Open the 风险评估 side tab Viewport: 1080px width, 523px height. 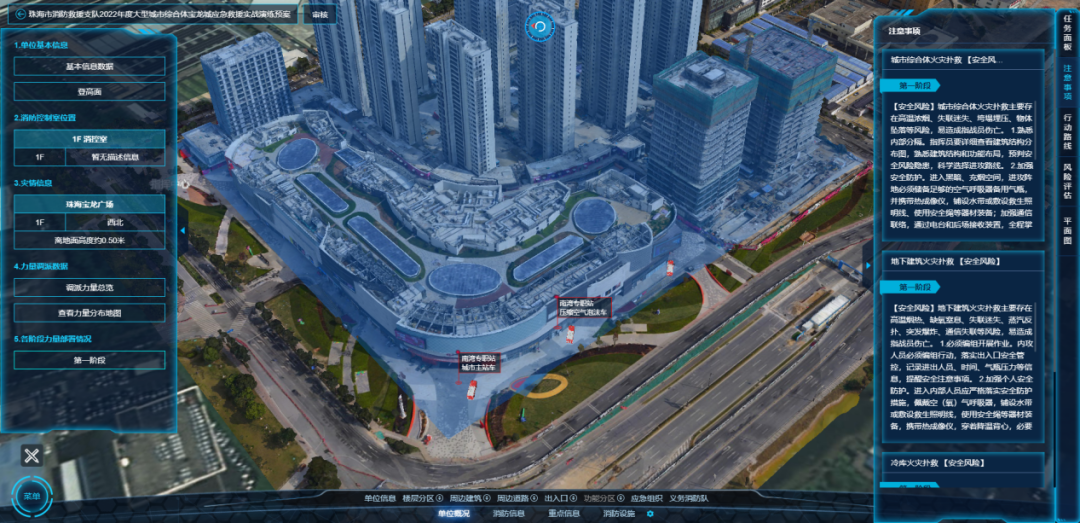pos(1067,181)
